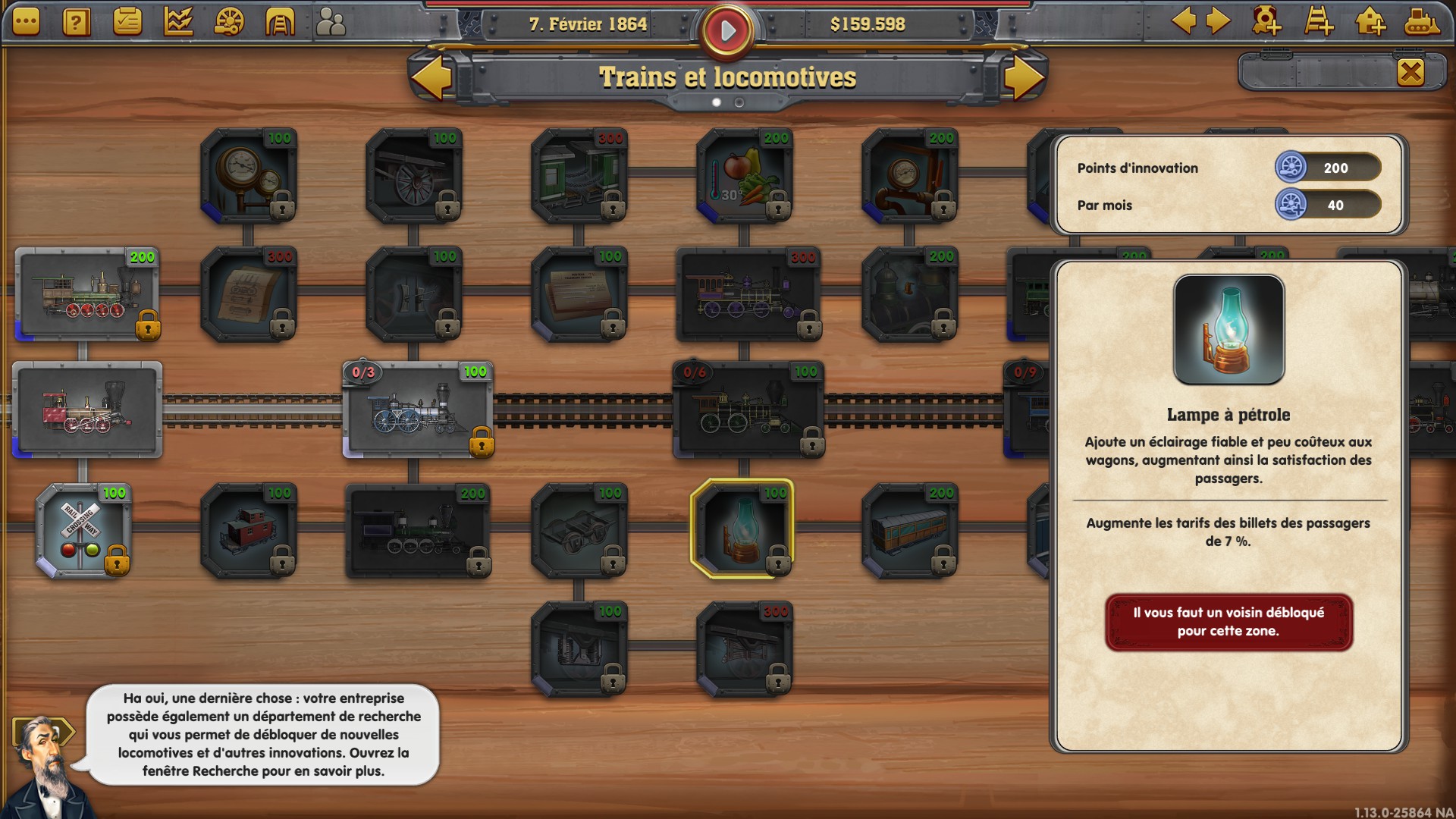The image size is (1456, 819).
Task: Pick the refrigerated fruits and vegetables research
Action: tap(745, 176)
